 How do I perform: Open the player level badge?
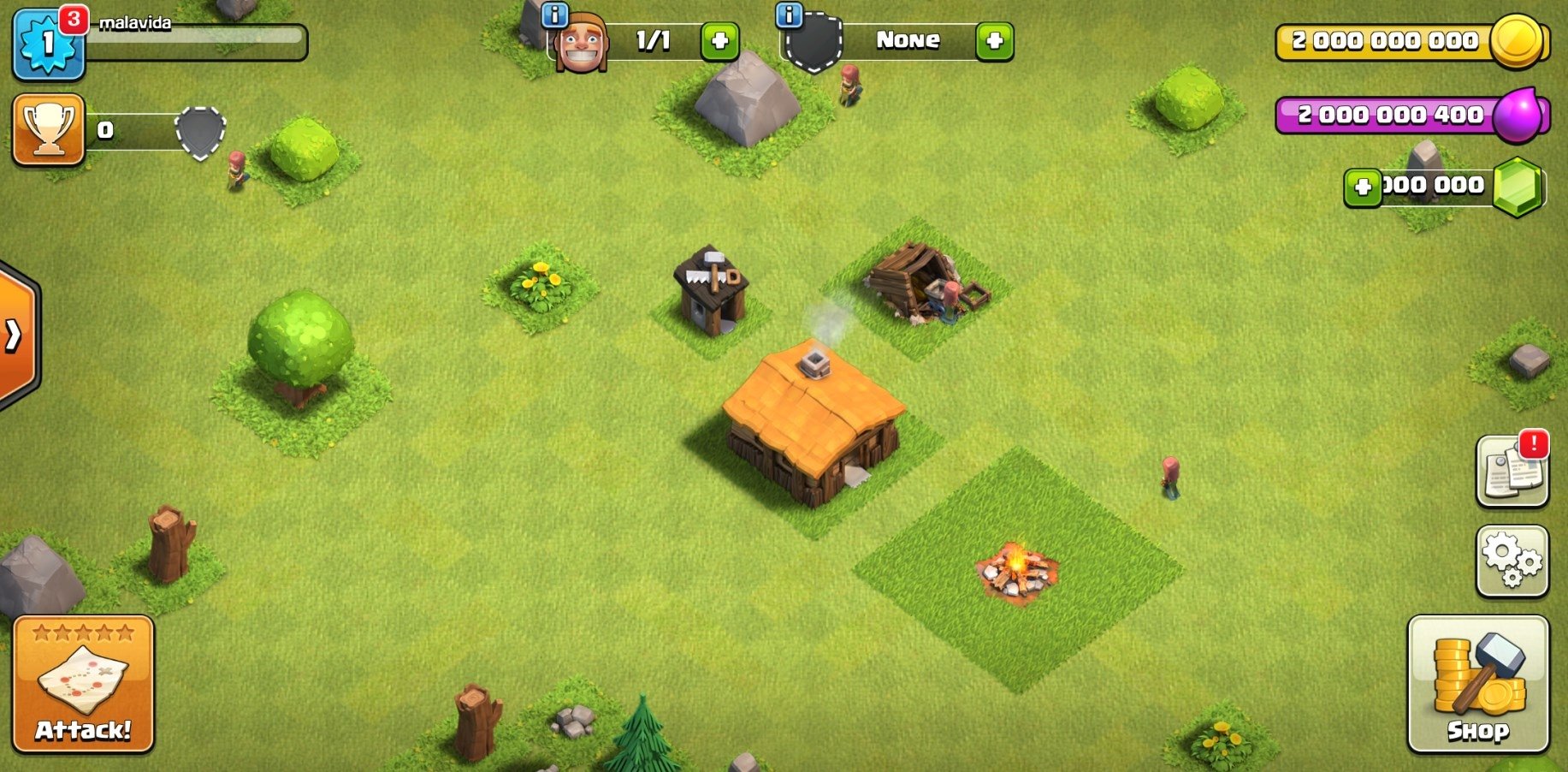pos(47,43)
